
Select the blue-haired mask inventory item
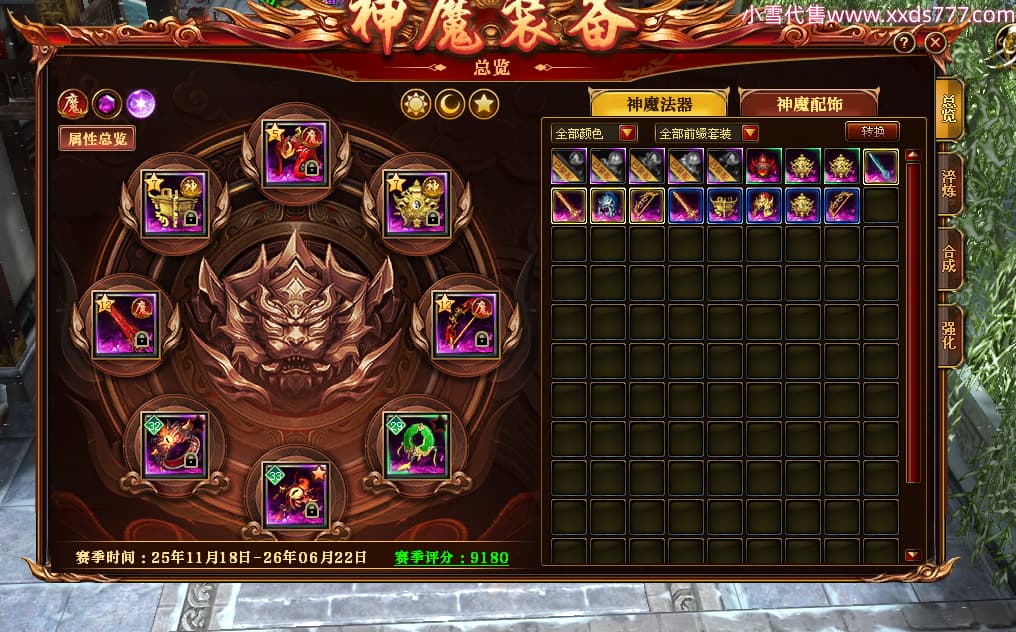608,205
